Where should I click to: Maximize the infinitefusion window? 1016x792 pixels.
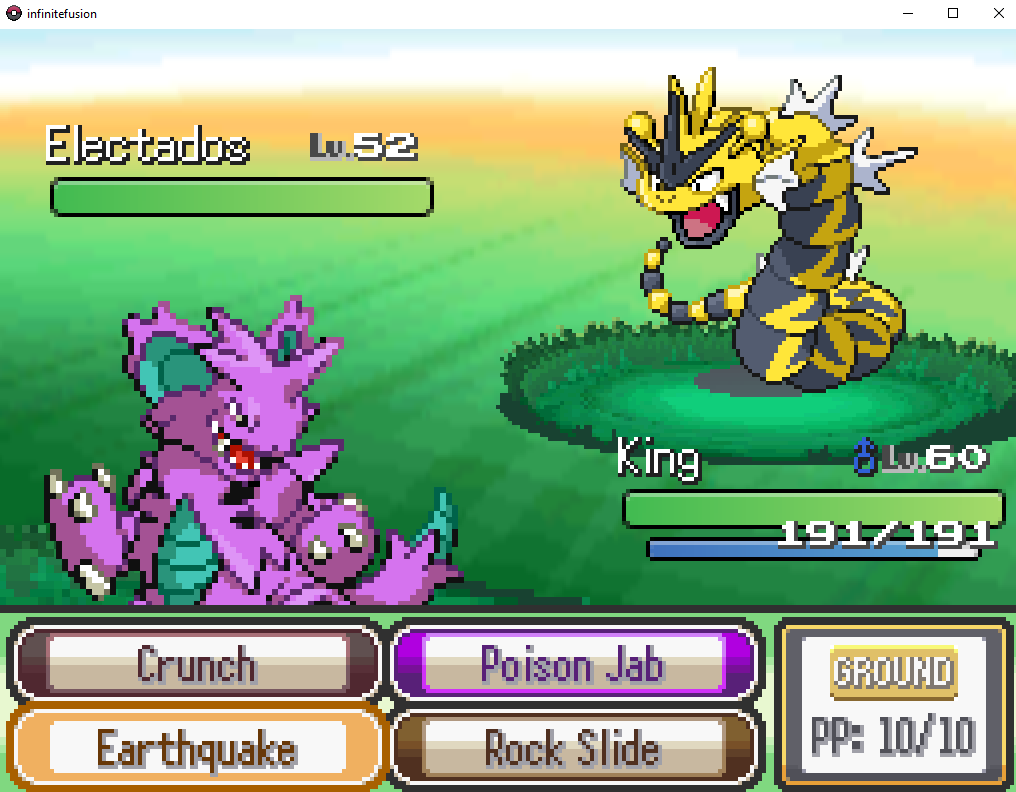pos(953,13)
